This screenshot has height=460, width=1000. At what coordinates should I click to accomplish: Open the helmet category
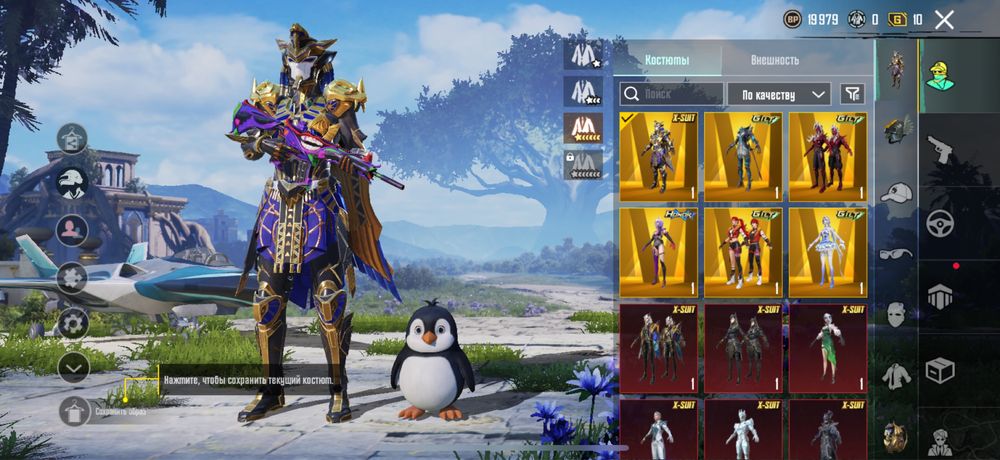point(896,129)
